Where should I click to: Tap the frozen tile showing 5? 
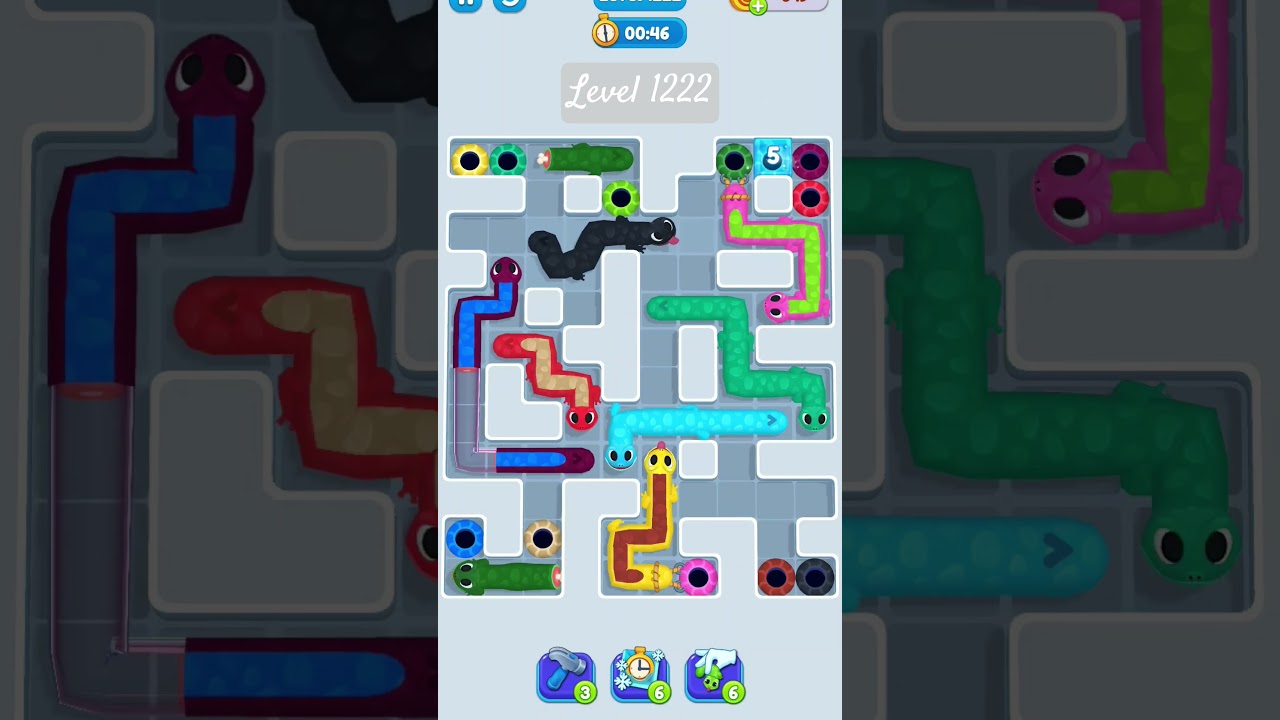pos(772,155)
